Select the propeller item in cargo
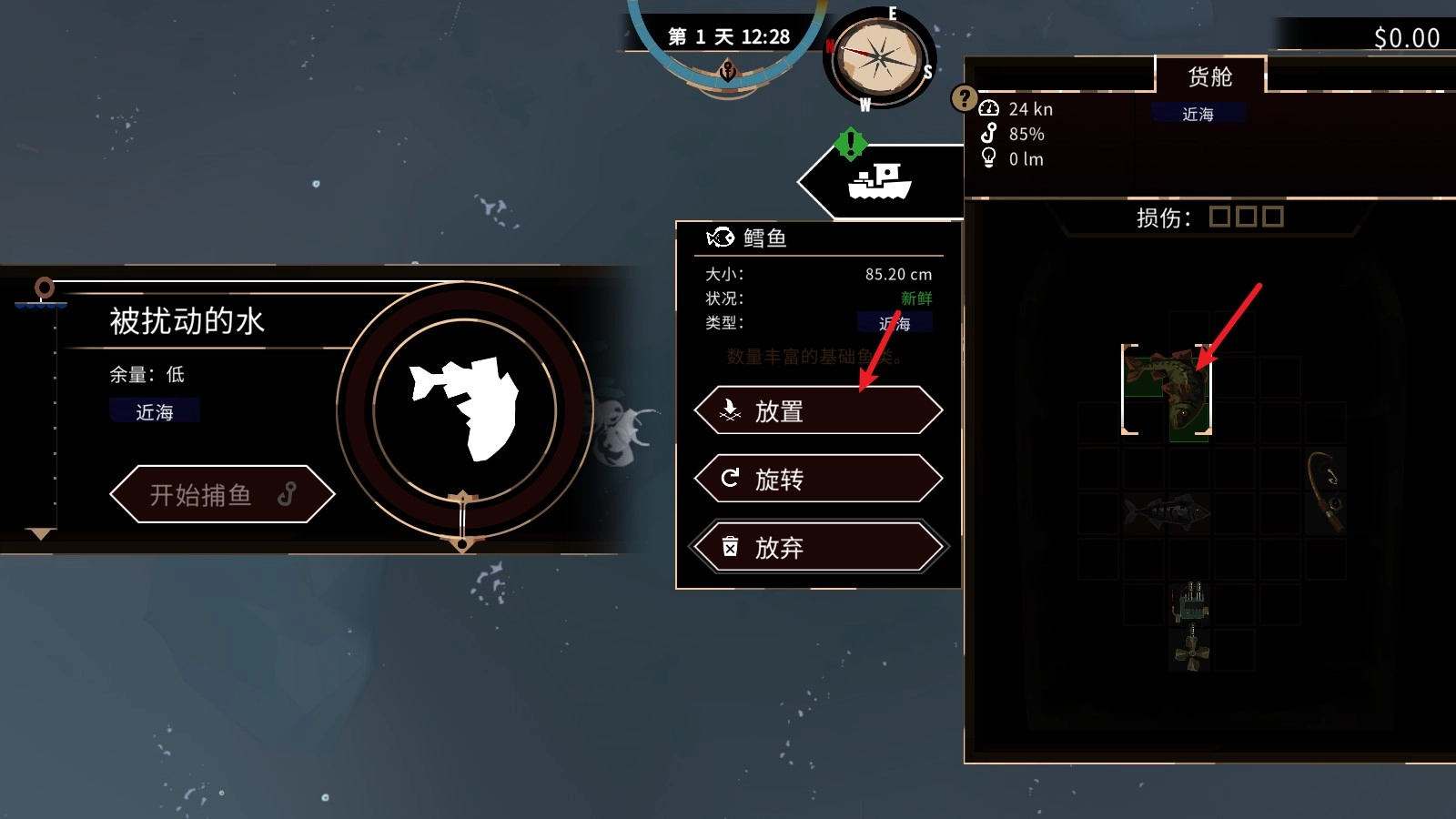The height and width of the screenshot is (819, 1456). click(x=1190, y=652)
